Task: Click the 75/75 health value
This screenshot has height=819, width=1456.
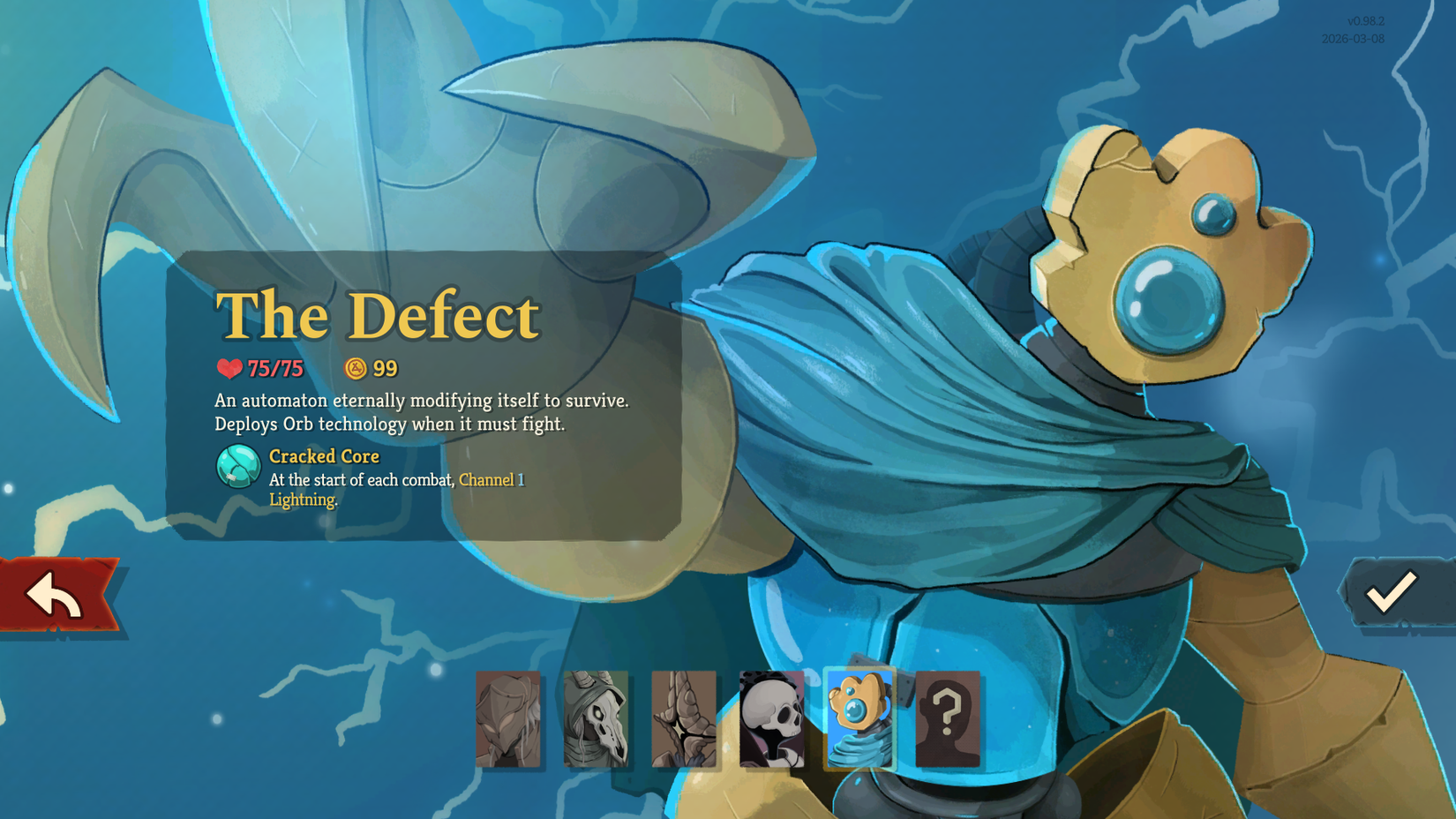Action: click(274, 367)
